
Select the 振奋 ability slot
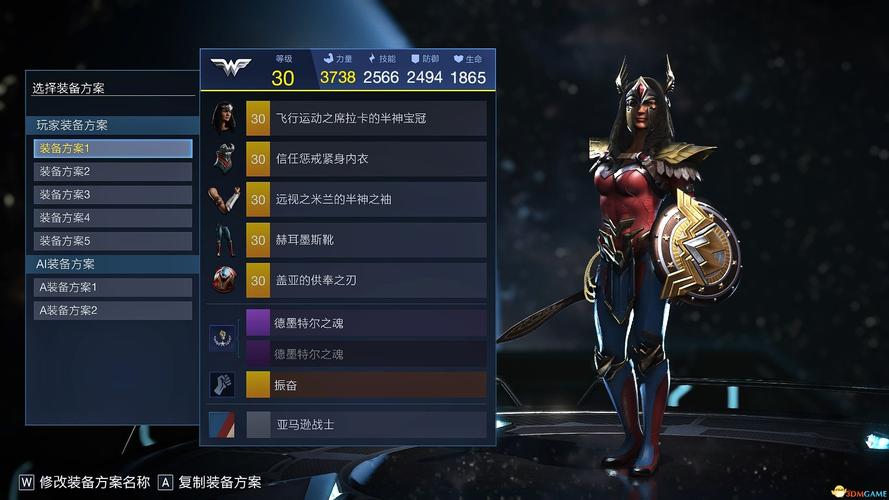[365, 384]
